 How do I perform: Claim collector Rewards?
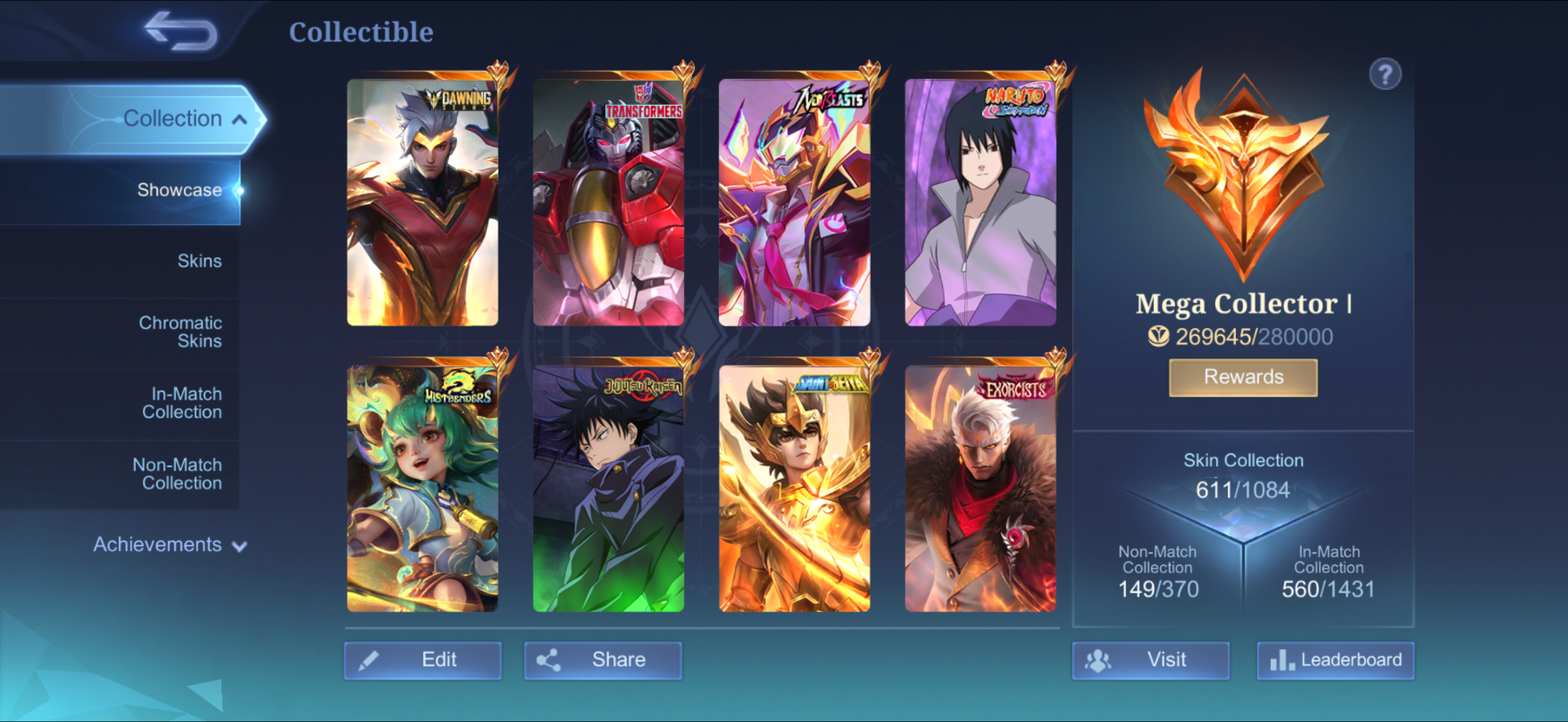click(1243, 378)
